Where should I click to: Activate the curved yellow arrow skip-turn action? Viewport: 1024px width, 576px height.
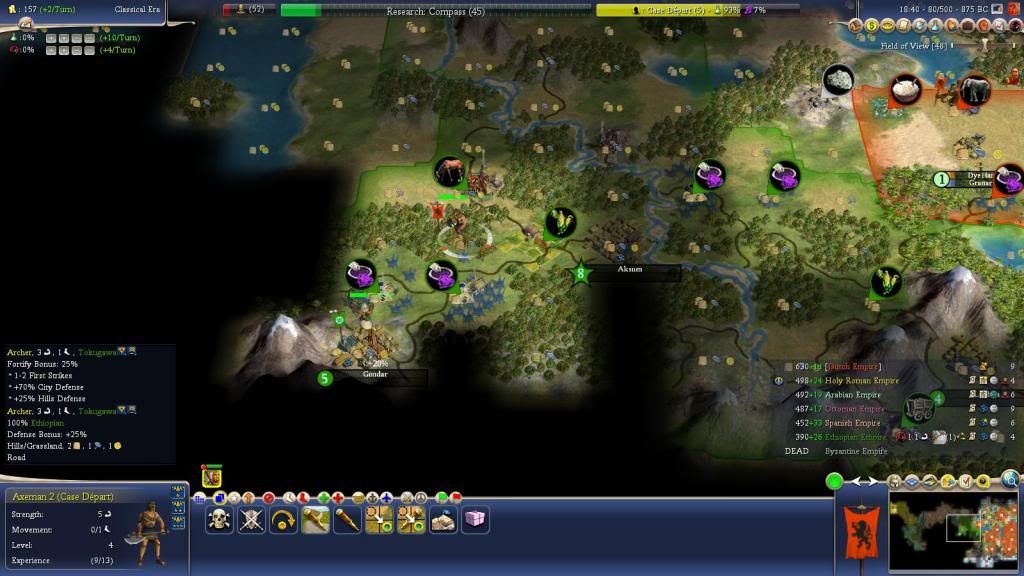283,519
